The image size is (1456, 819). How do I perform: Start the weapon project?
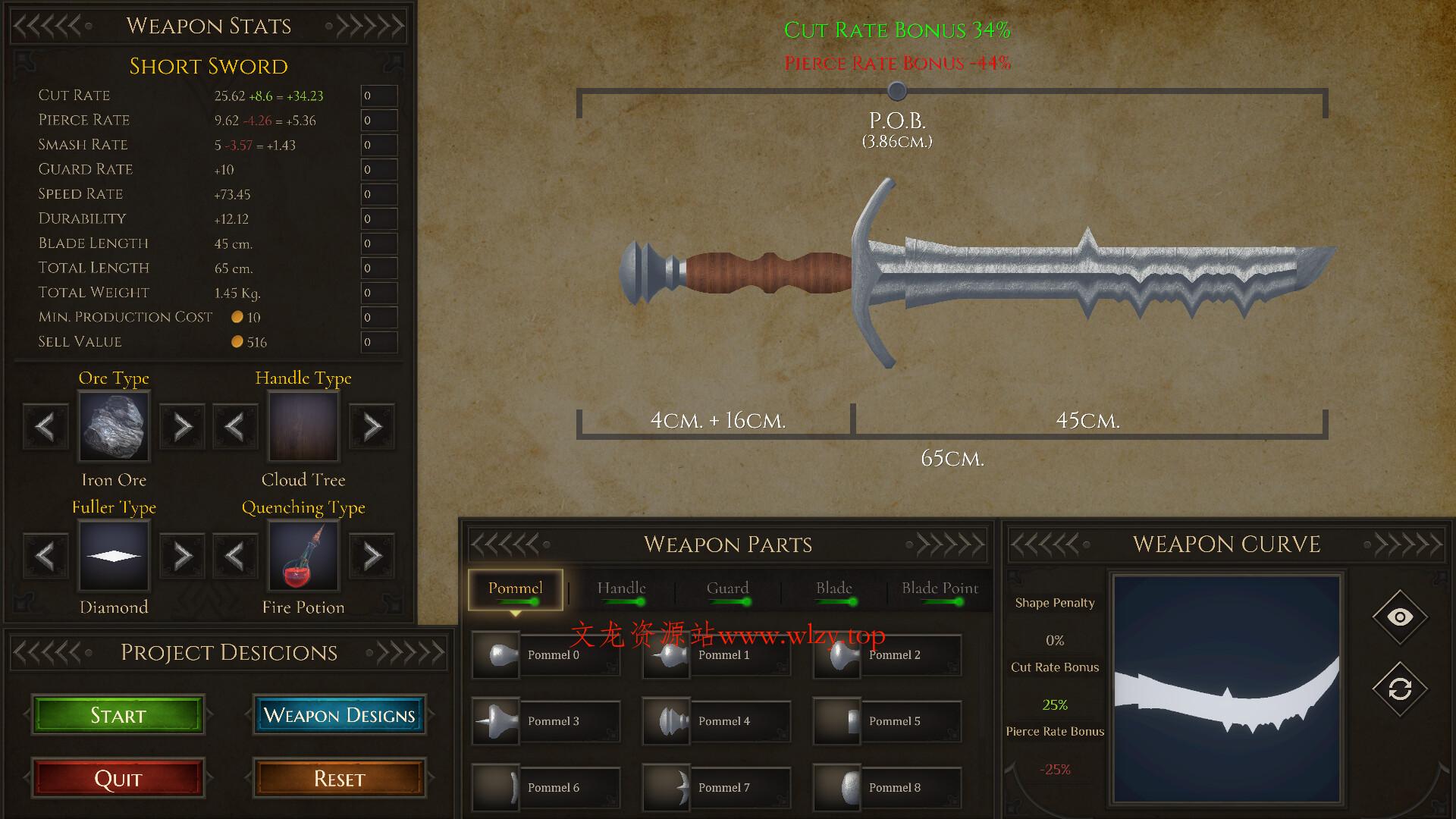[118, 715]
